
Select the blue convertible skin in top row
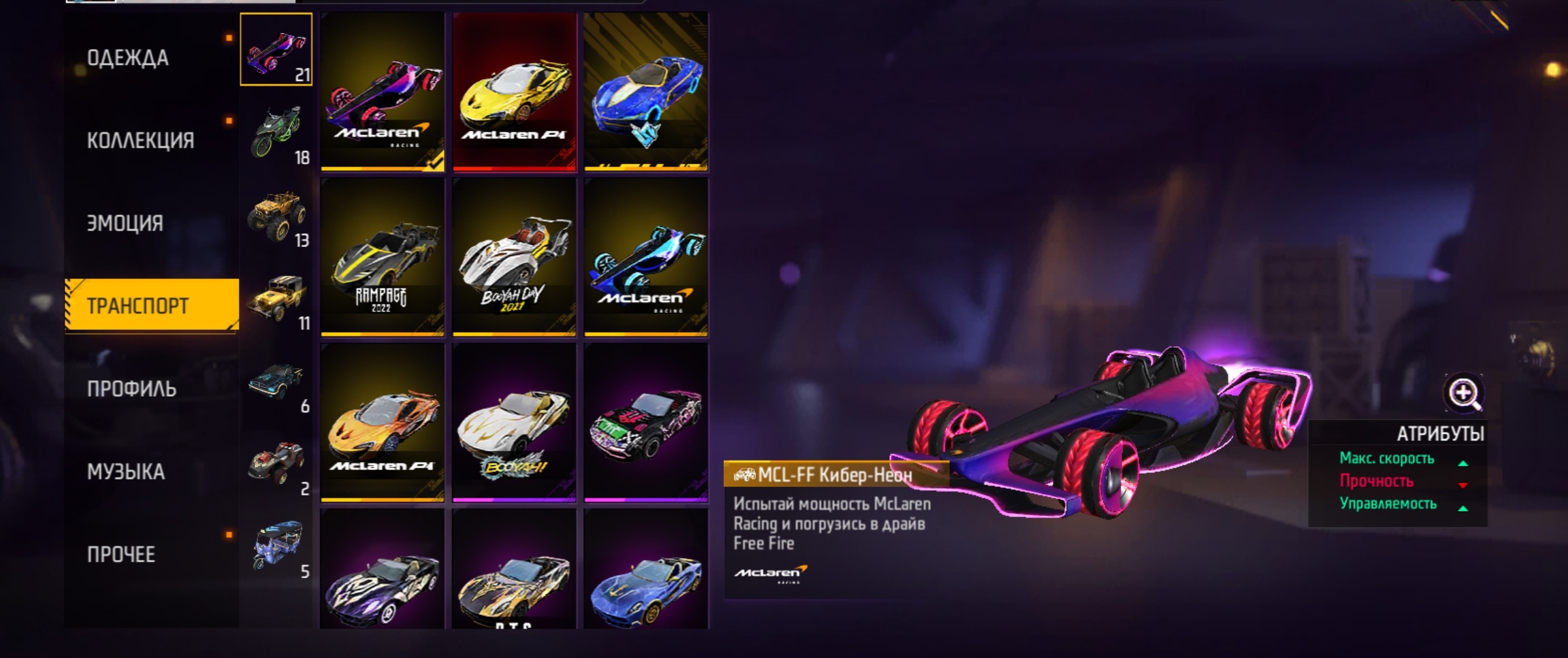(646, 92)
